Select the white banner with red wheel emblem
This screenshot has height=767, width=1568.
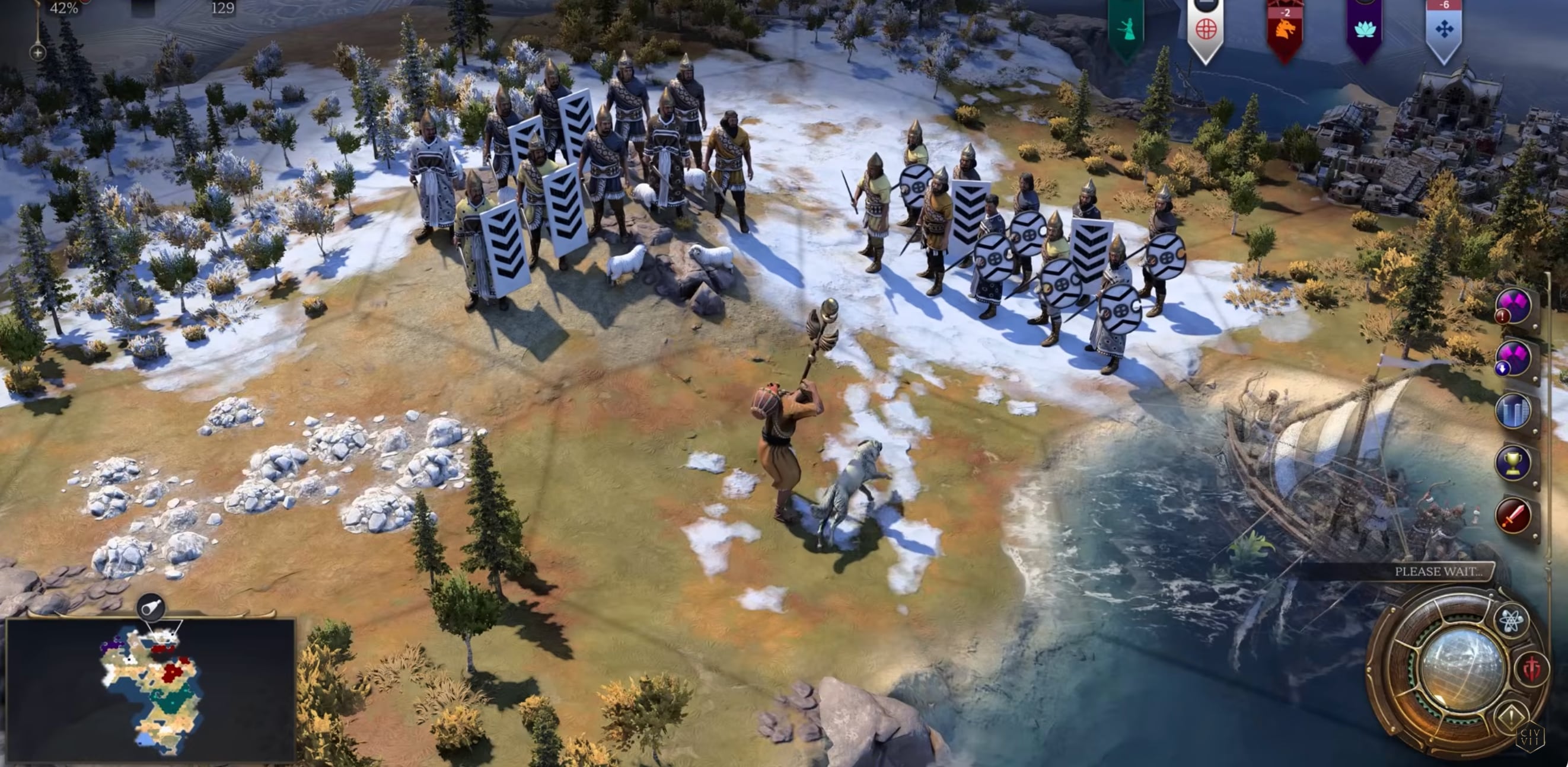pyautogui.click(x=1205, y=28)
